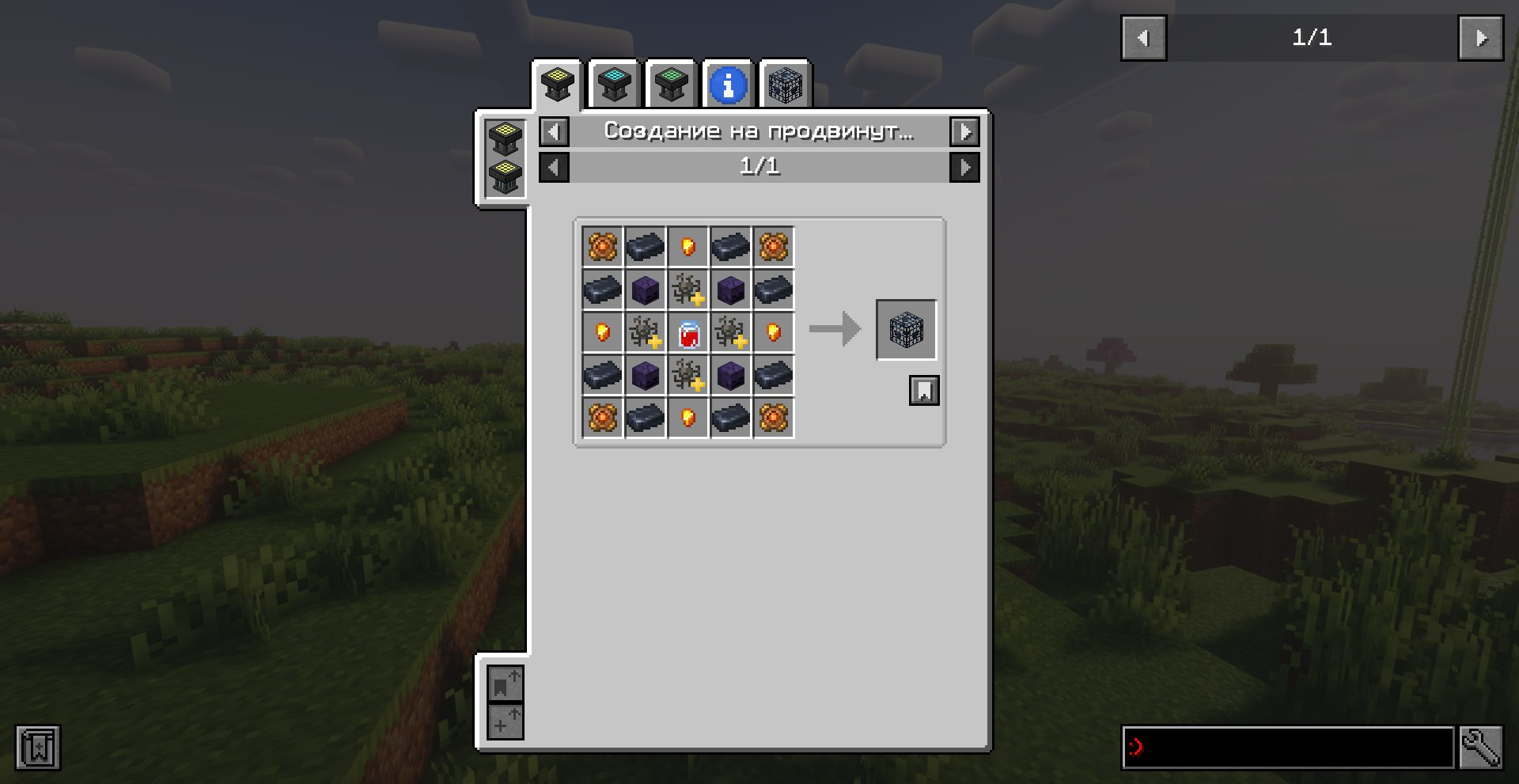This screenshot has height=784, width=1519.
Task: Open the wrench configuration button
Action: (1480, 748)
